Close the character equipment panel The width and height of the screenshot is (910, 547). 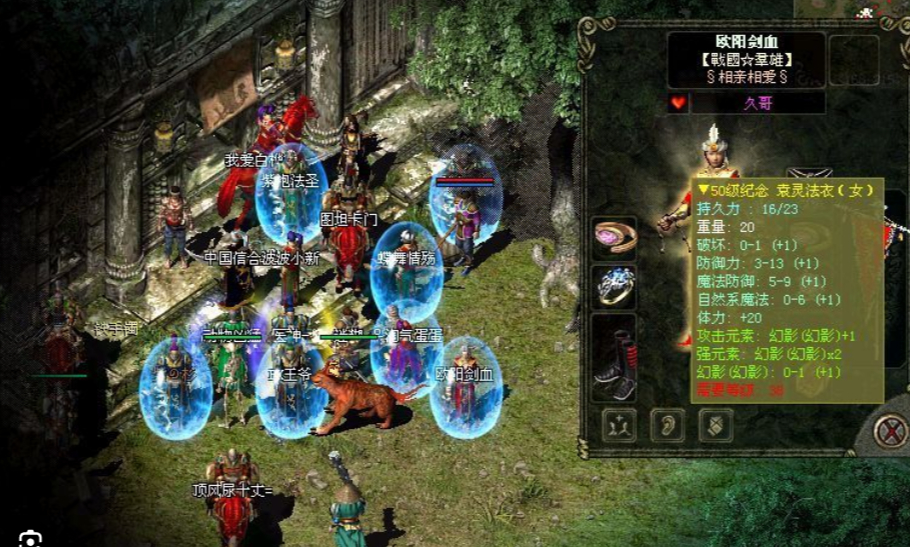[889, 431]
